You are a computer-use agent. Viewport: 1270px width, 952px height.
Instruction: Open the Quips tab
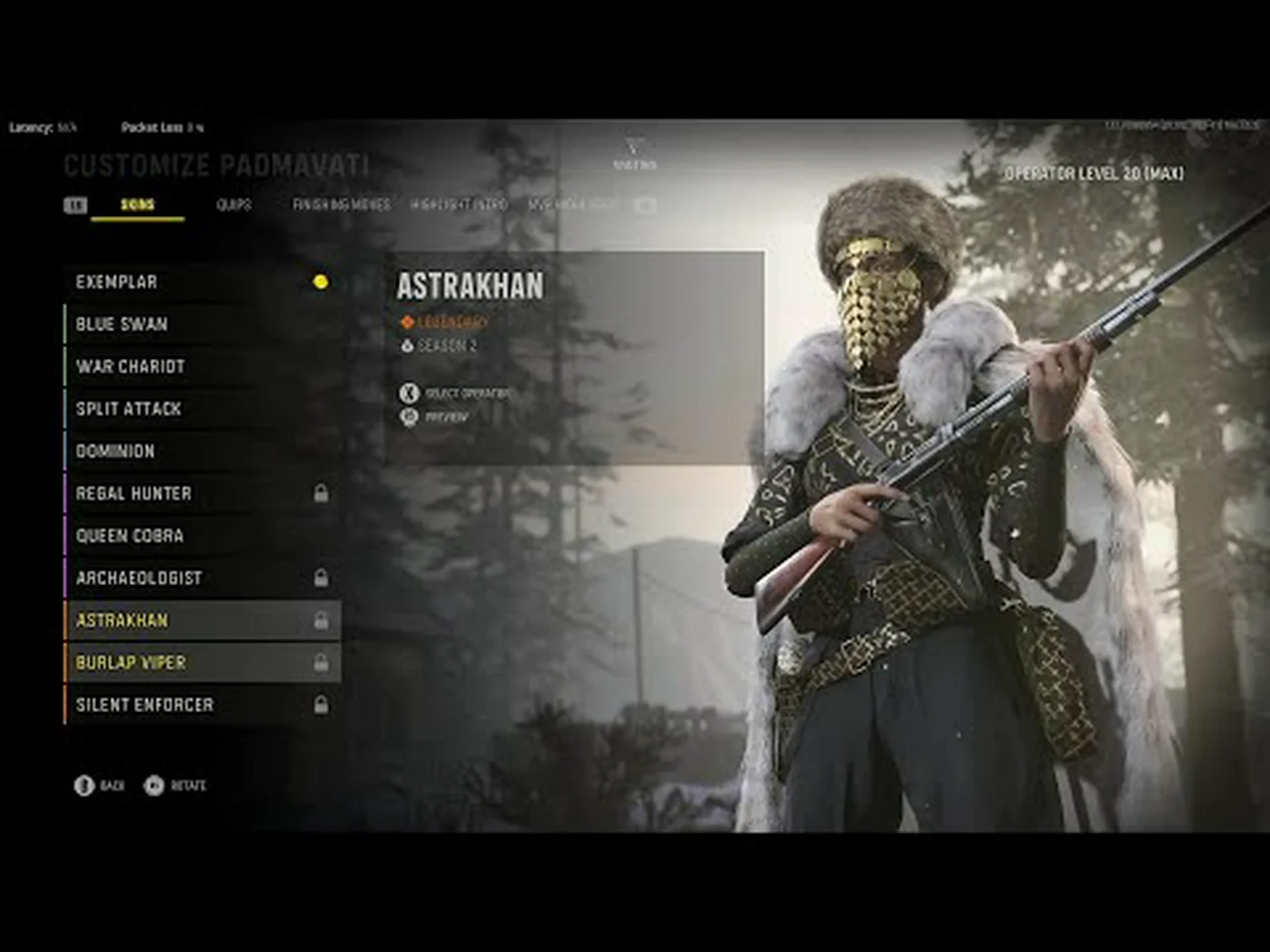234,205
